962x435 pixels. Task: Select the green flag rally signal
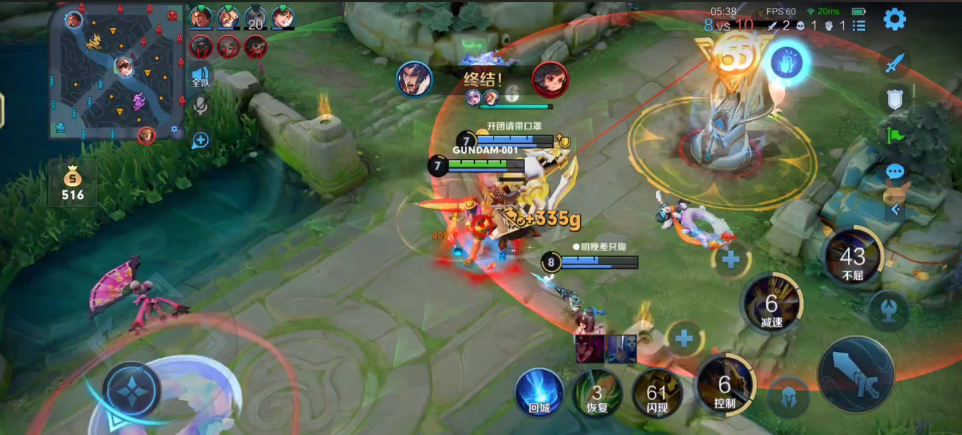coord(894,134)
